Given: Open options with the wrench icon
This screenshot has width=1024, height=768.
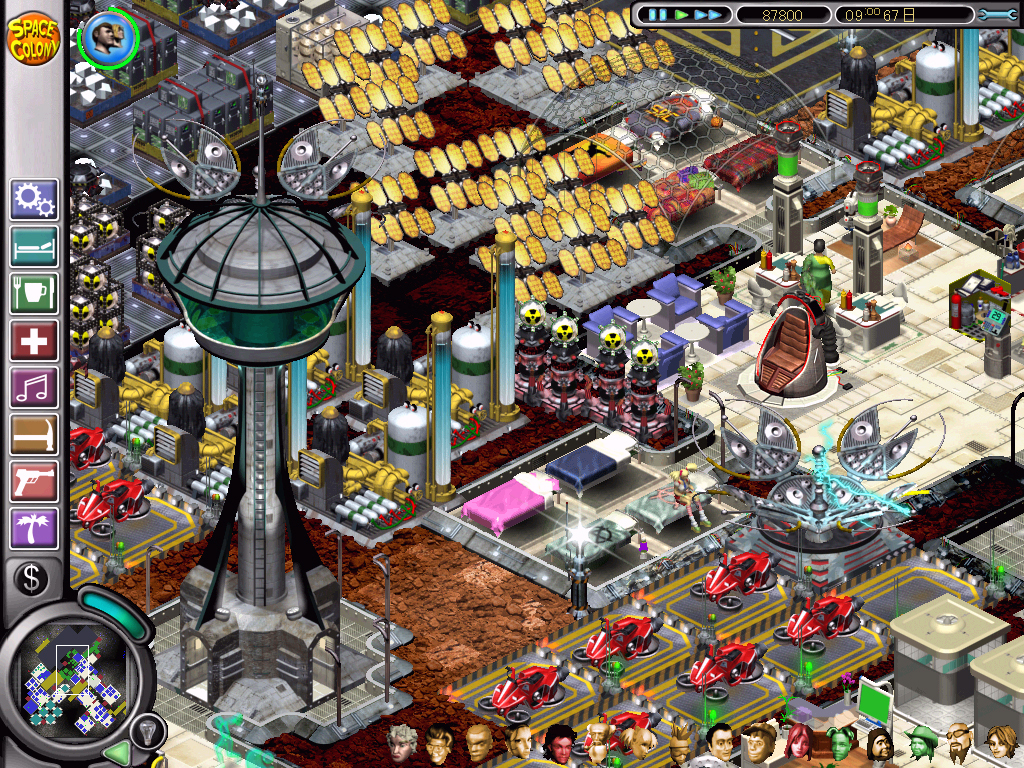Looking at the screenshot, I should 997,15.
